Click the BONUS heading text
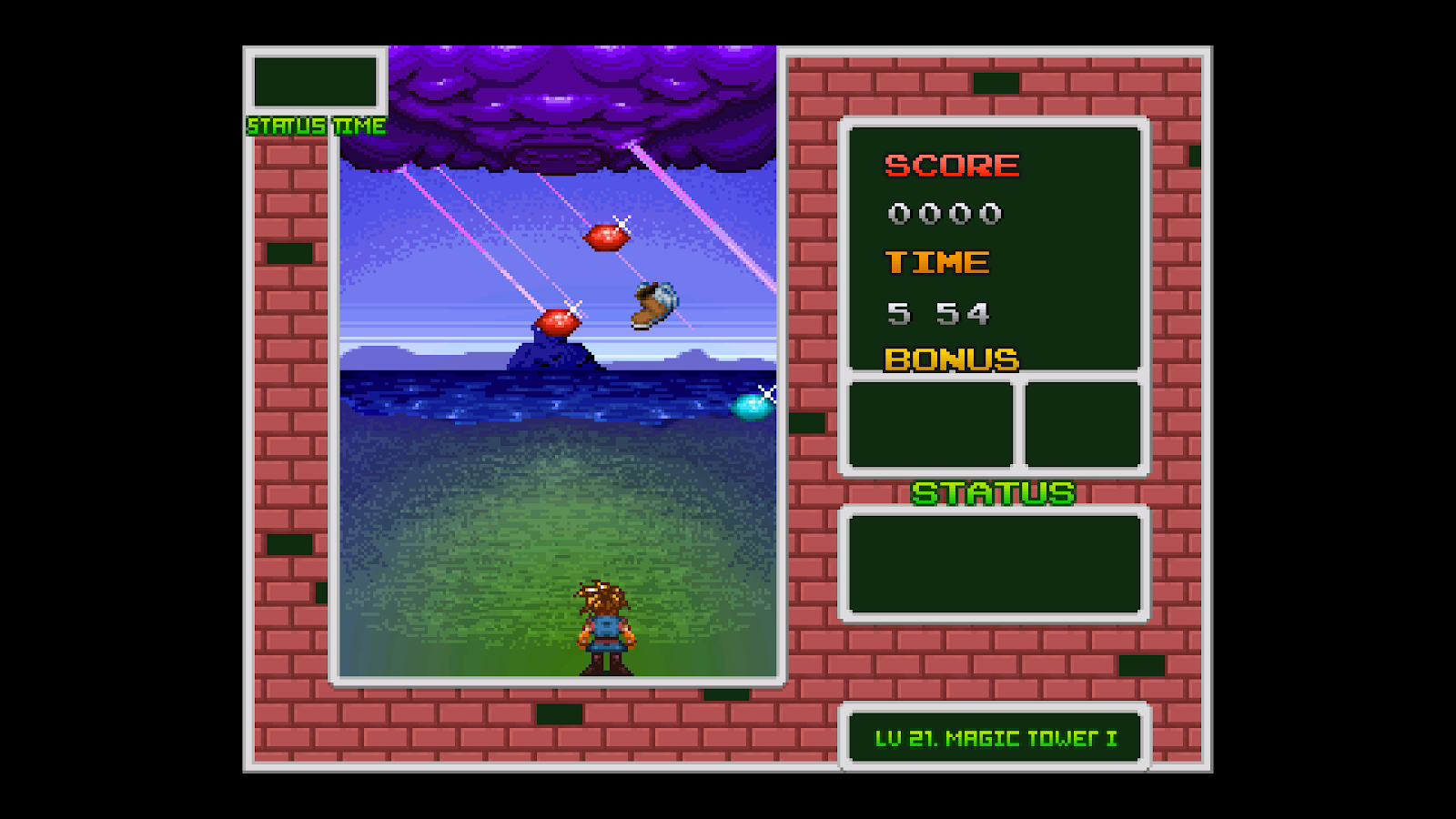Viewport: 1456px width, 819px height. point(951,360)
